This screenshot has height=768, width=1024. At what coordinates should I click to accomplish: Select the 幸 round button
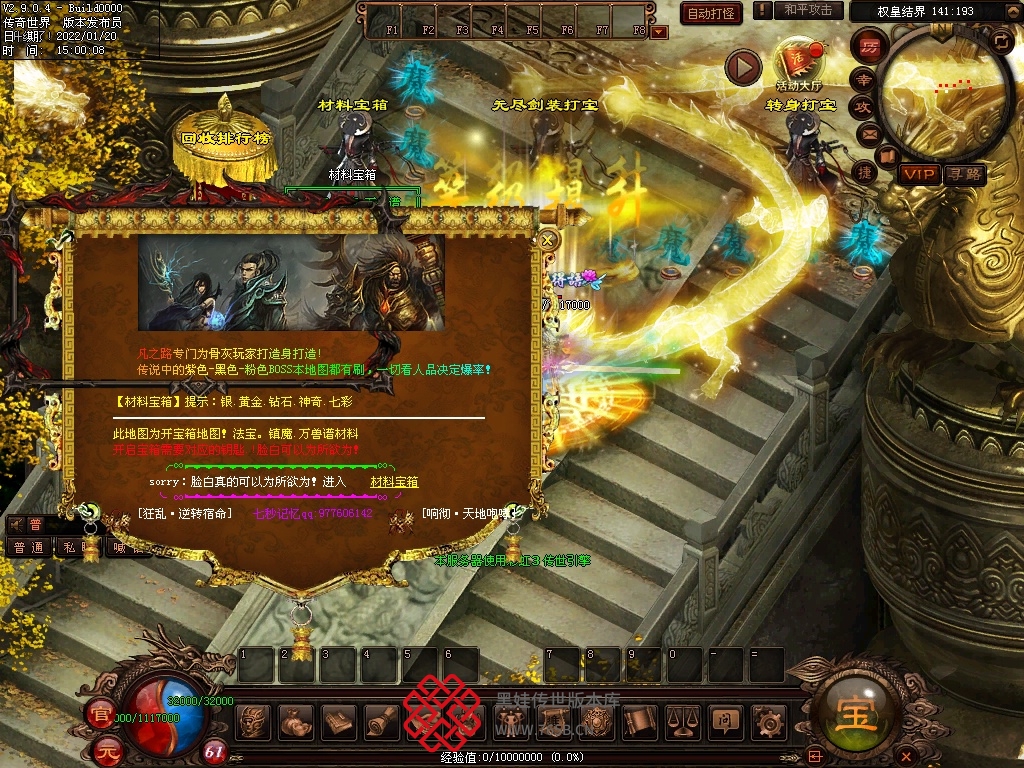863,79
